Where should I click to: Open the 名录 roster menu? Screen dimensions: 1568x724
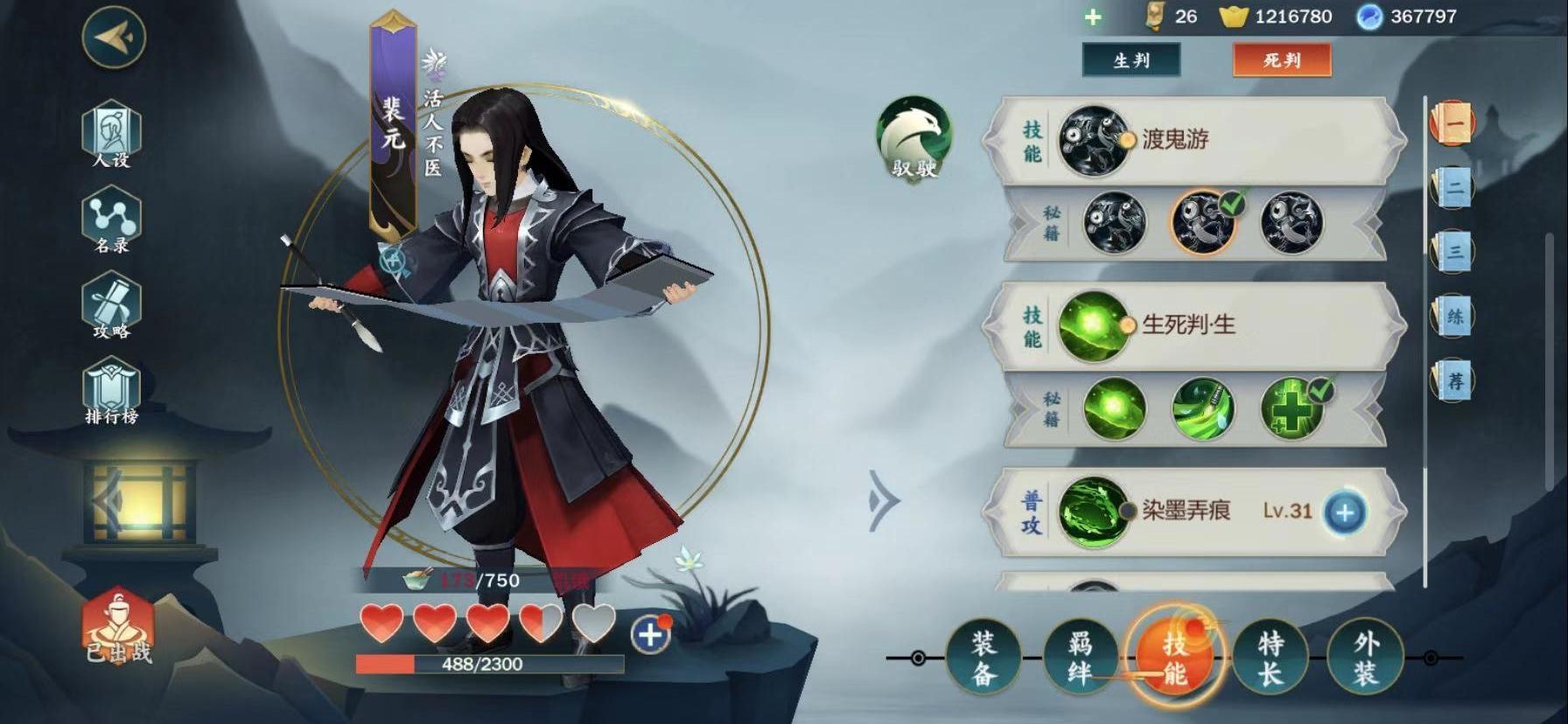[x=111, y=220]
